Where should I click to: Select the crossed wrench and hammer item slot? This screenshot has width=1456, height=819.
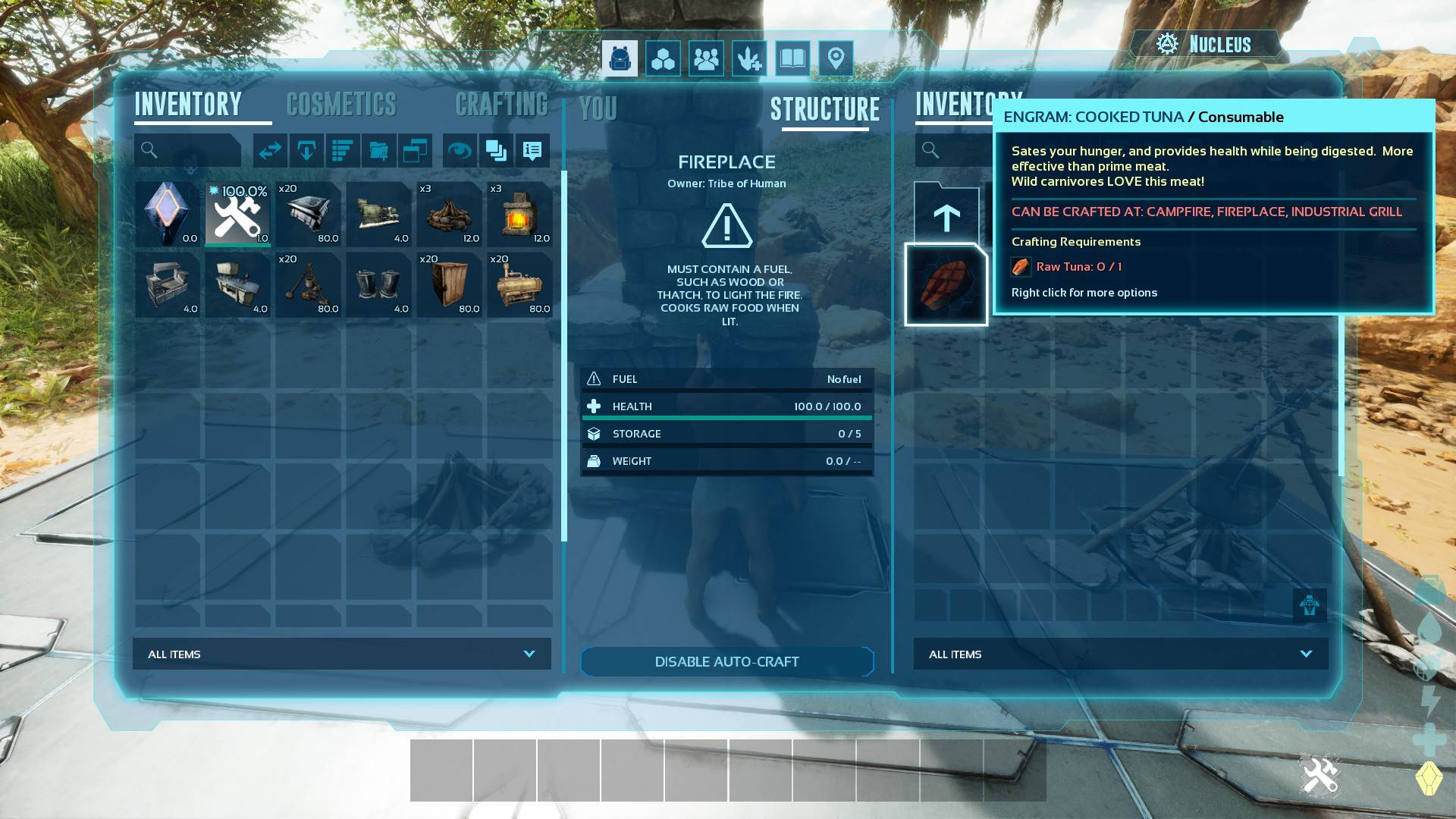(237, 215)
